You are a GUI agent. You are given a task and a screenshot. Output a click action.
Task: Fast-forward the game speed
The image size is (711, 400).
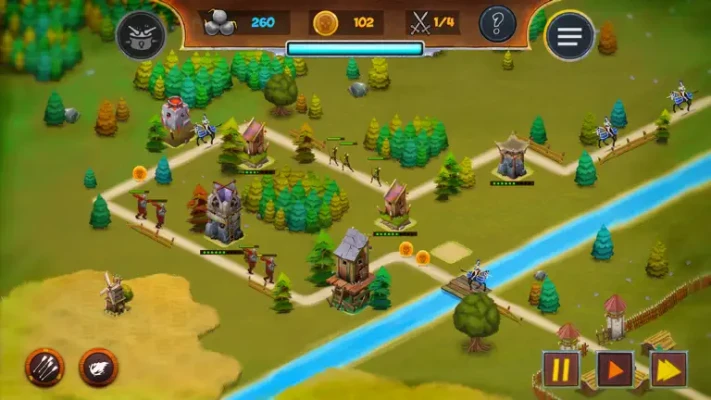coord(668,368)
